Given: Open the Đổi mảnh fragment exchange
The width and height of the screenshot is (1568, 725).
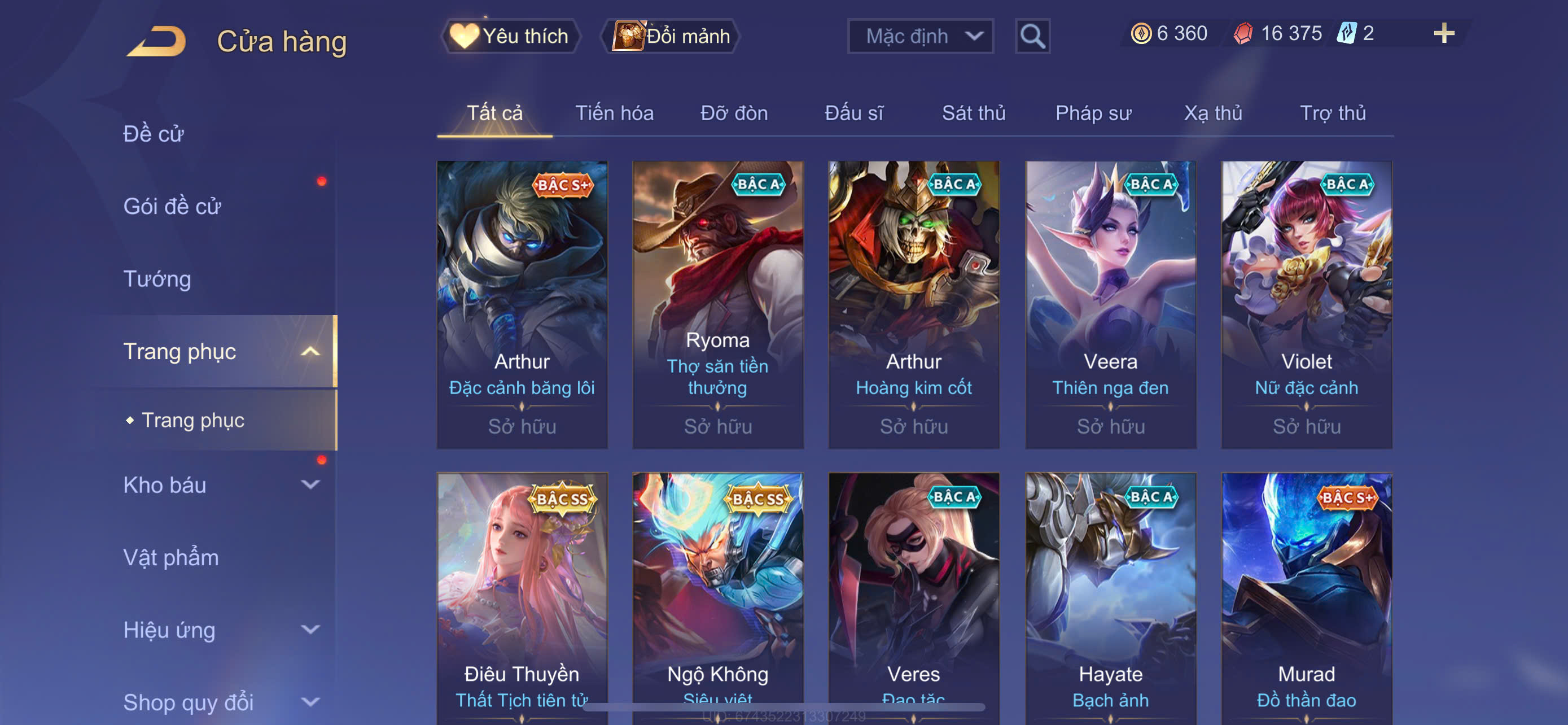Looking at the screenshot, I should [671, 36].
